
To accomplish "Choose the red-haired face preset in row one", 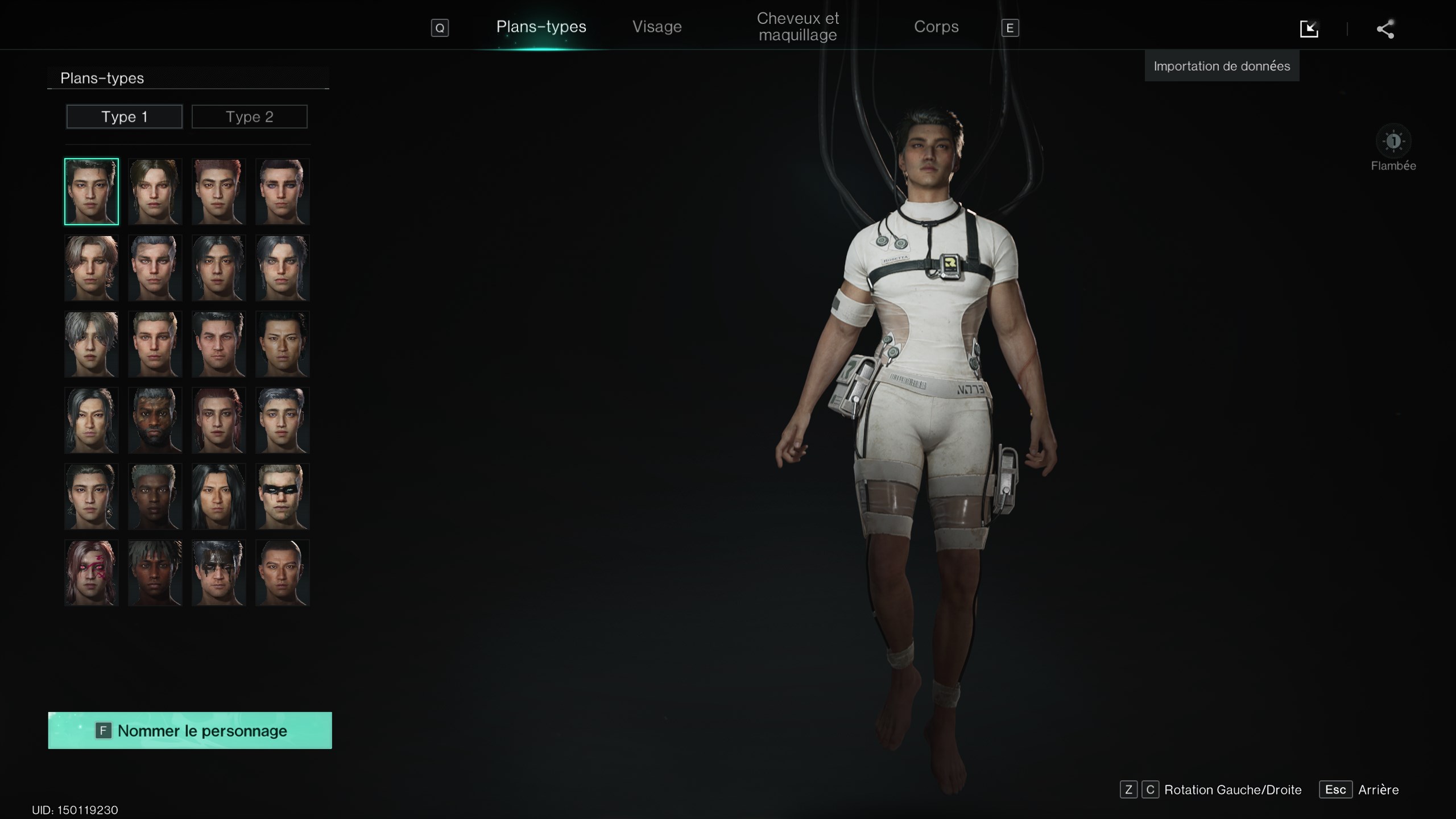I will coord(219,192).
